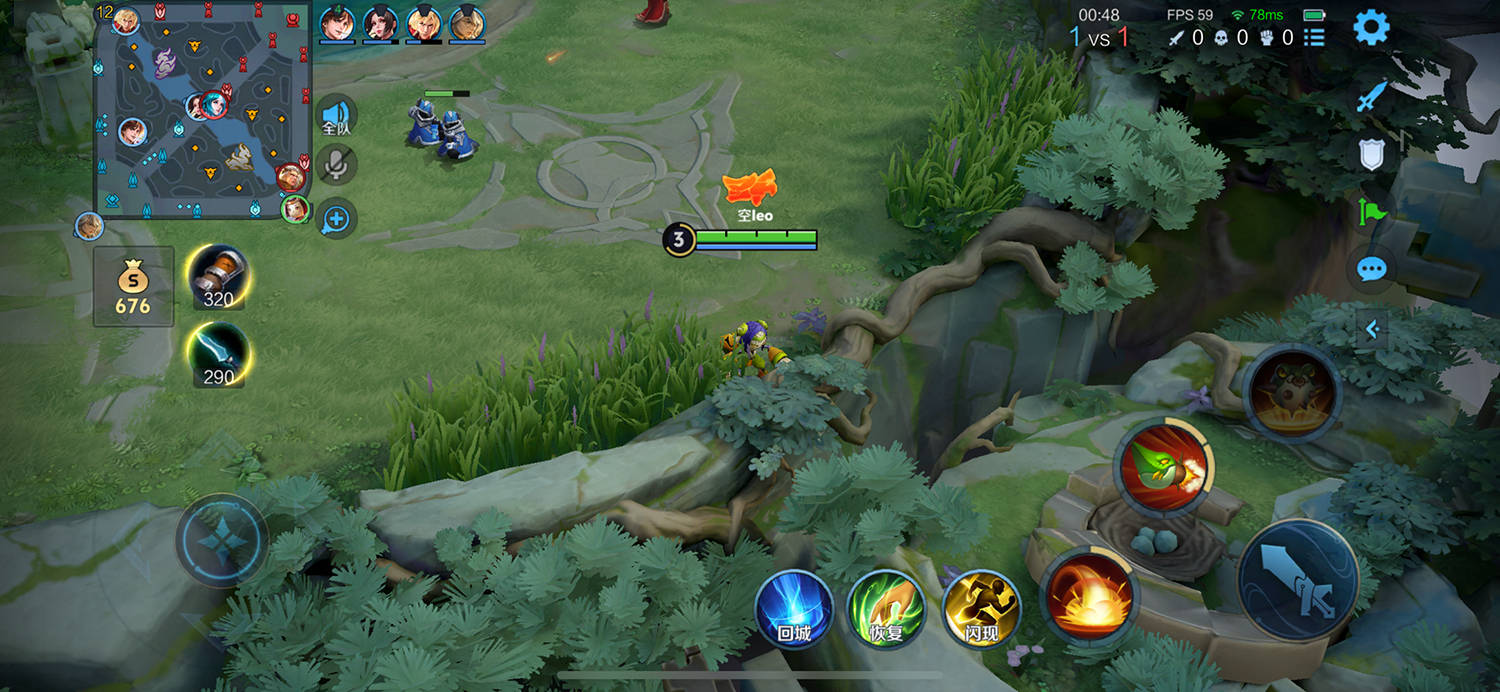Buy the recommended item costing 320 gold
Screen dimensions: 1500x692
[218, 277]
